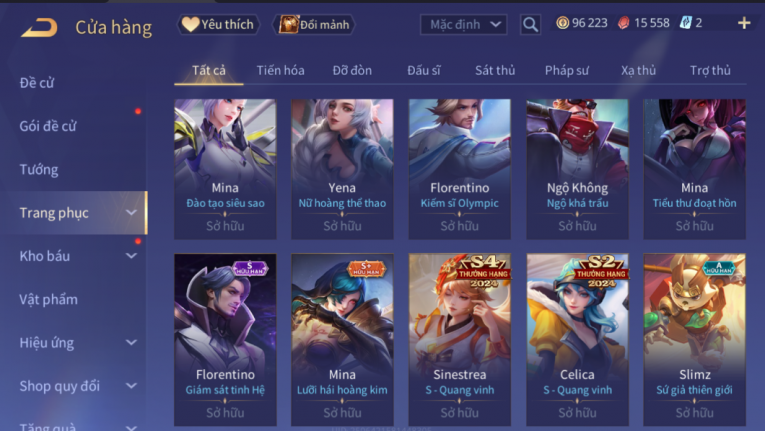Add currency with the plus button
This screenshot has width=765, height=431.
tap(743, 23)
